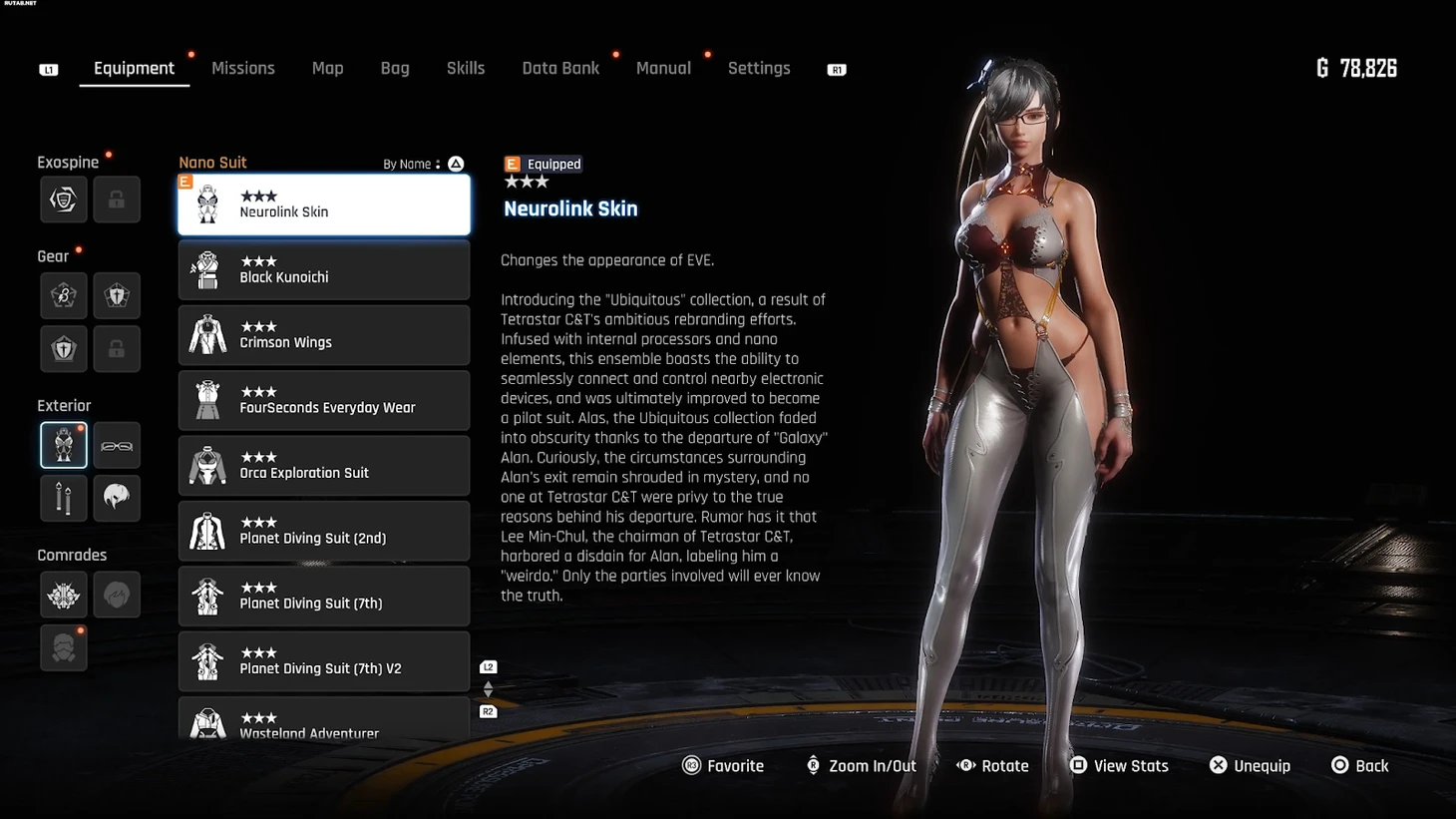Viewport: 1456px width, 819px height.
Task: Select Planet Diving Suit (7th) V2
Action: click(324, 661)
